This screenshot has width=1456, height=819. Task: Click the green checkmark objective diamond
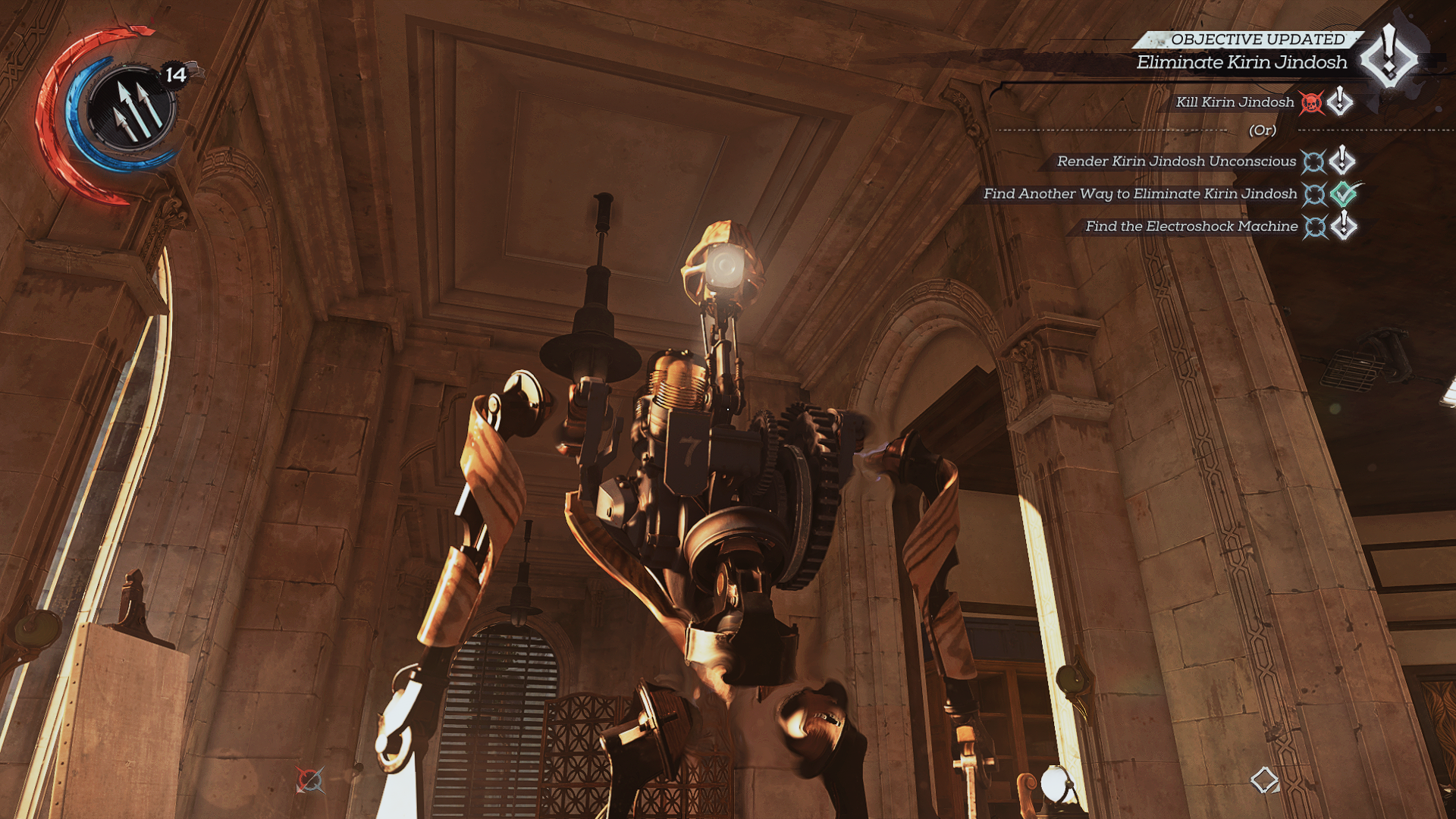pyautogui.click(x=1345, y=193)
